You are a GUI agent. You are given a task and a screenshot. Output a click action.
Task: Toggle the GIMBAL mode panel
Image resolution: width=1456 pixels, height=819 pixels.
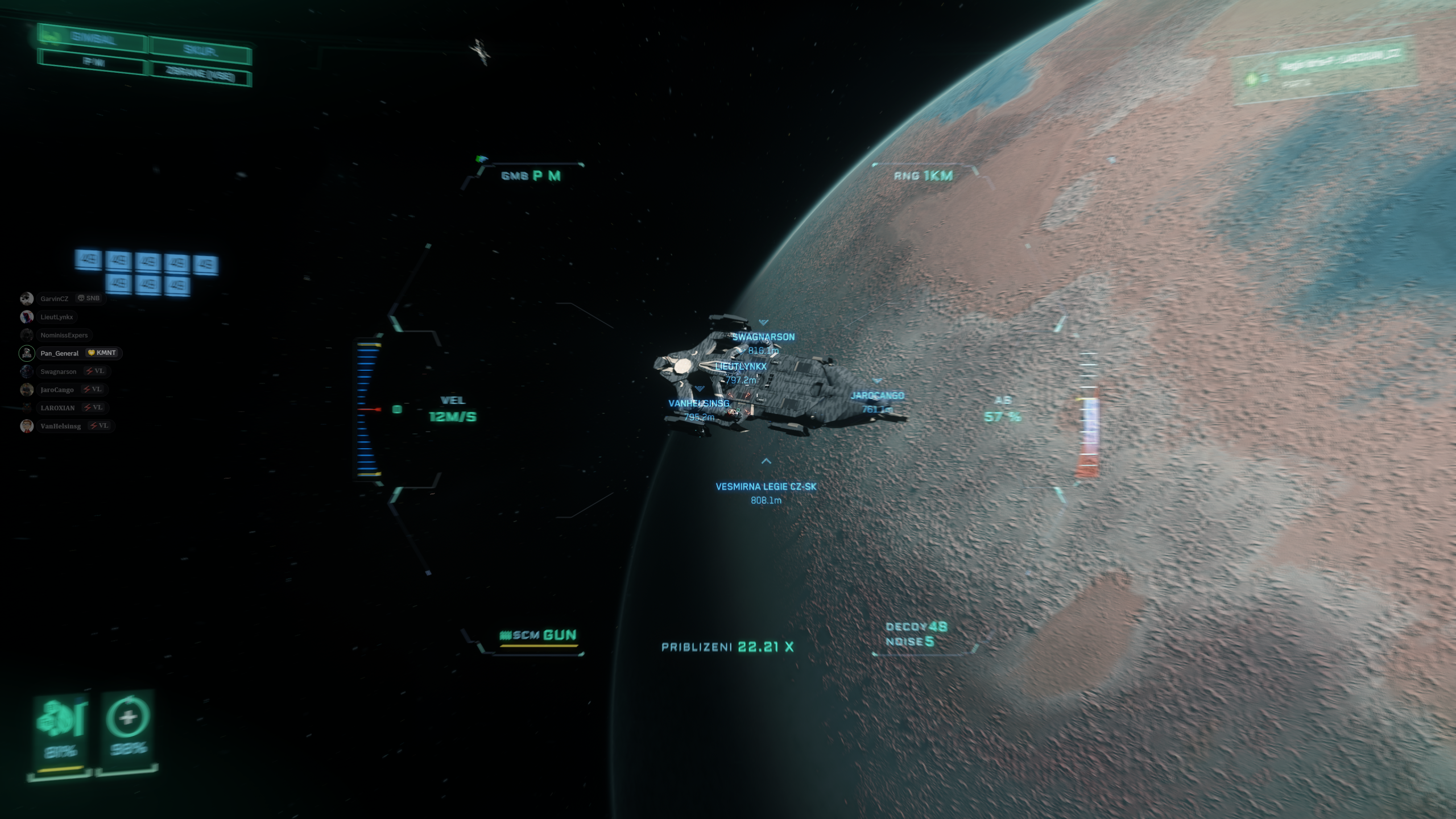[x=92, y=39]
